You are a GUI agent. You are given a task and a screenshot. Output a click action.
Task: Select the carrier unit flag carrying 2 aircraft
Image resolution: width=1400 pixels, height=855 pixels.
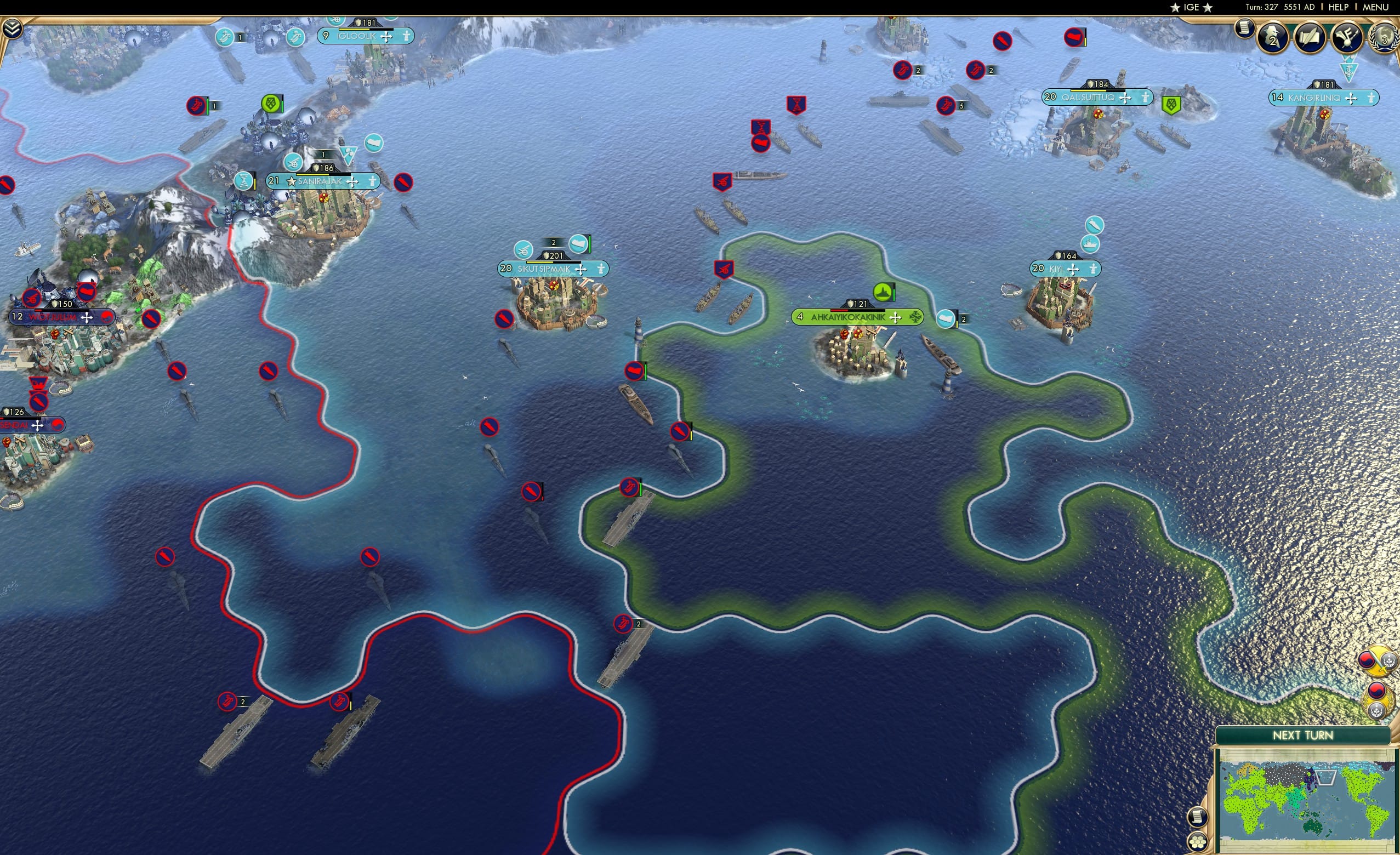pyautogui.click(x=623, y=624)
